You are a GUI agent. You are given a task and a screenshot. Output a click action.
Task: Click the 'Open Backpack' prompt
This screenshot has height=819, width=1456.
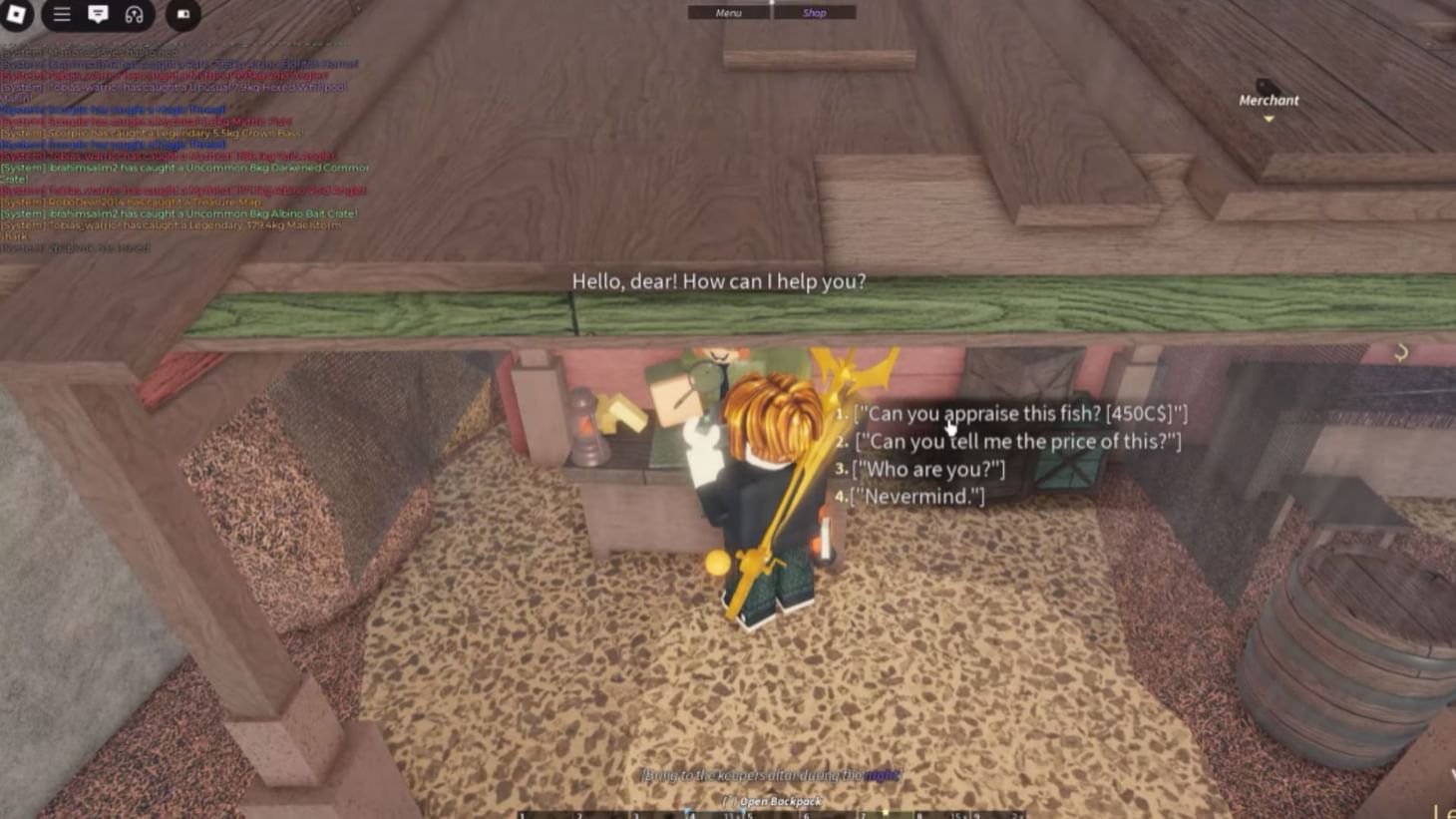click(x=775, y=801)
